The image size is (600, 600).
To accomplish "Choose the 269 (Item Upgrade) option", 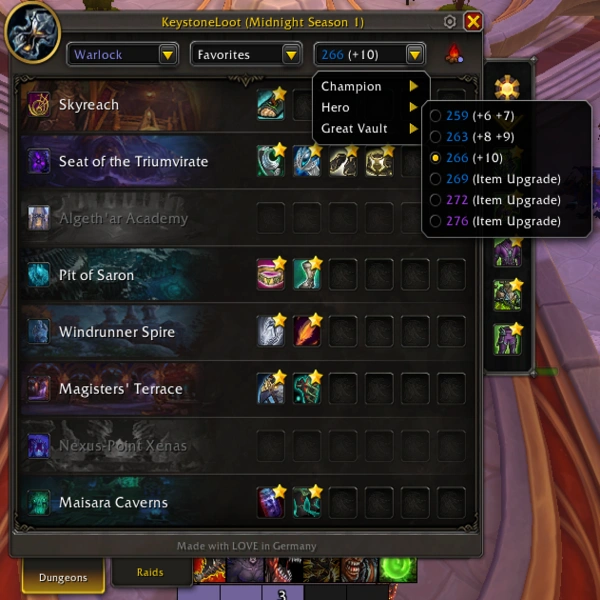I will (496, 179).
